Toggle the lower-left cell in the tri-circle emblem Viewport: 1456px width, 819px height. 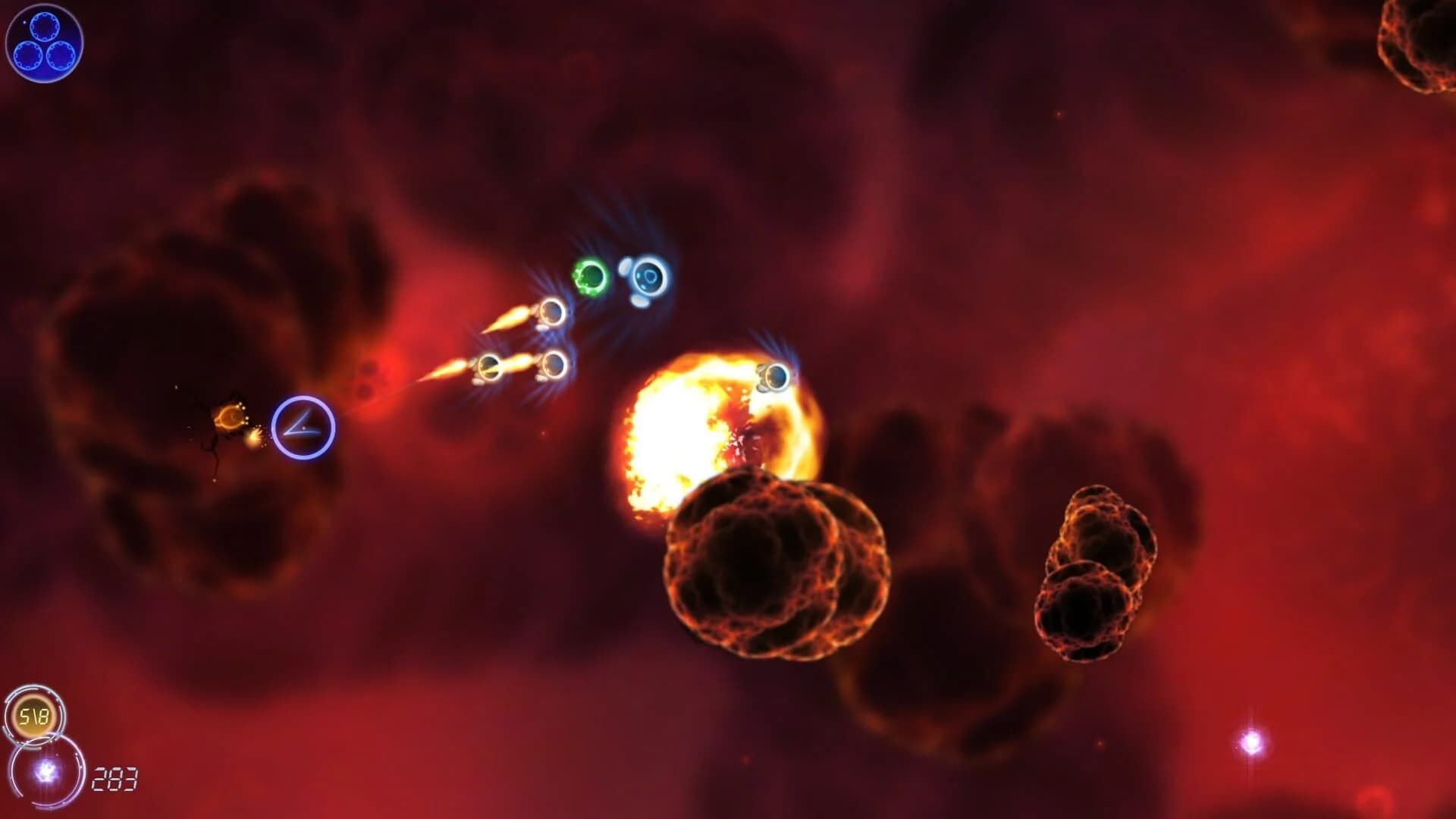(x=28, y=55)
